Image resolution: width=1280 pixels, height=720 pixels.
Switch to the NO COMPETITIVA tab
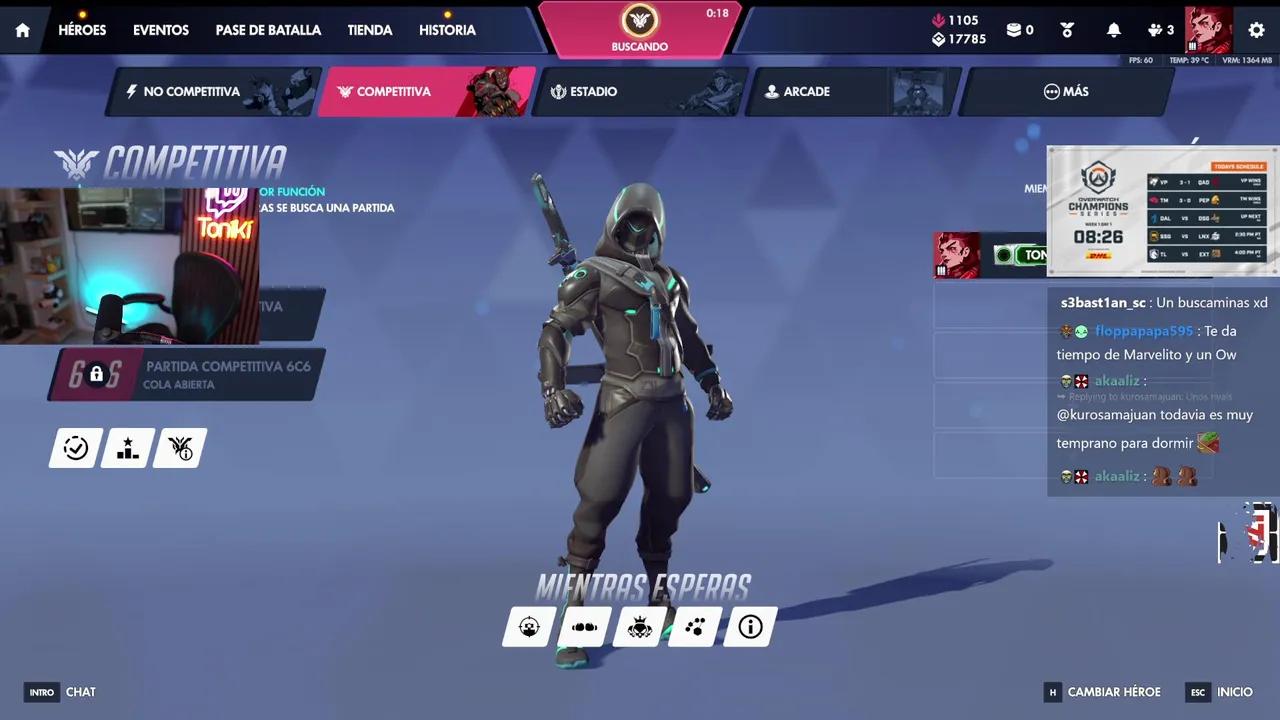pyautogui.click(x=192, y=91)
